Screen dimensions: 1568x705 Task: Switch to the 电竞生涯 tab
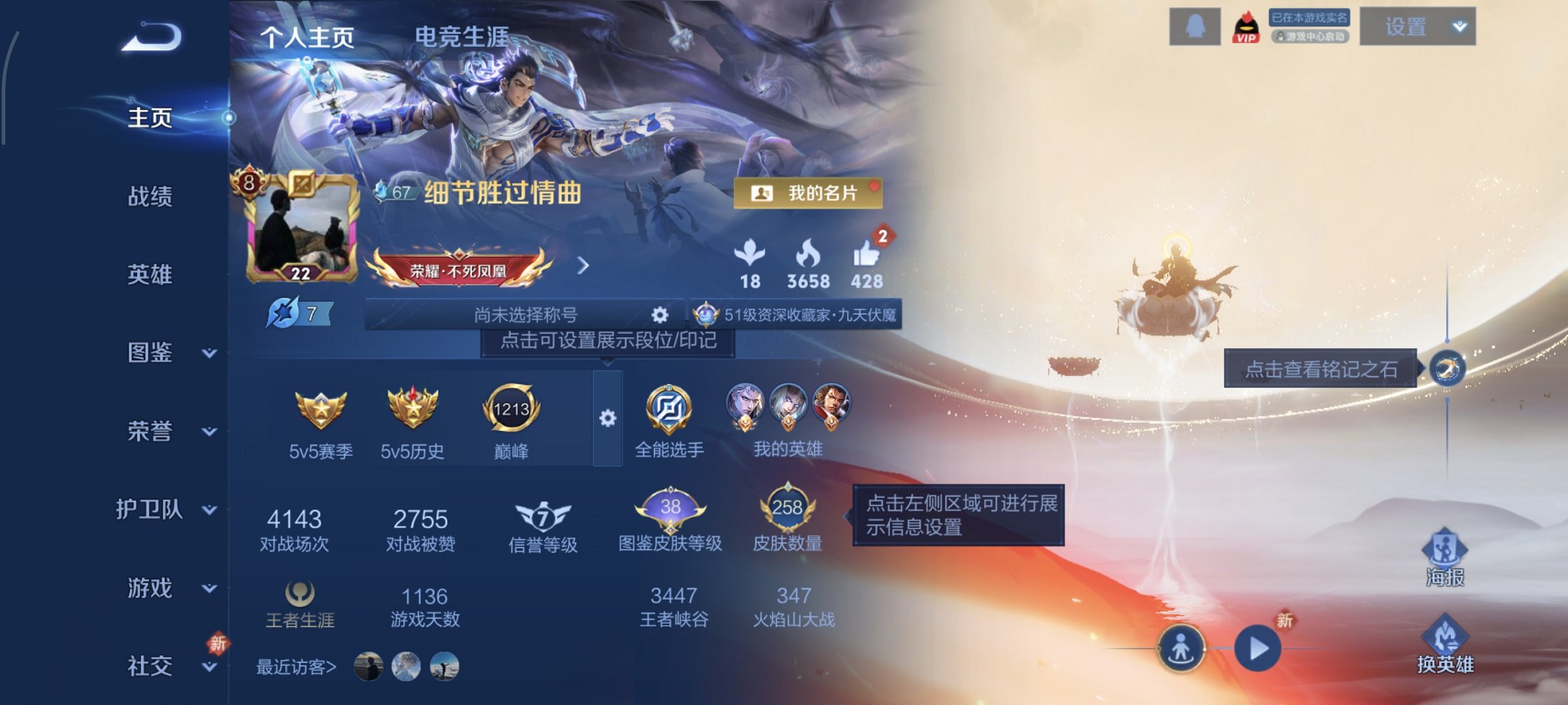[x=461, y=38]
